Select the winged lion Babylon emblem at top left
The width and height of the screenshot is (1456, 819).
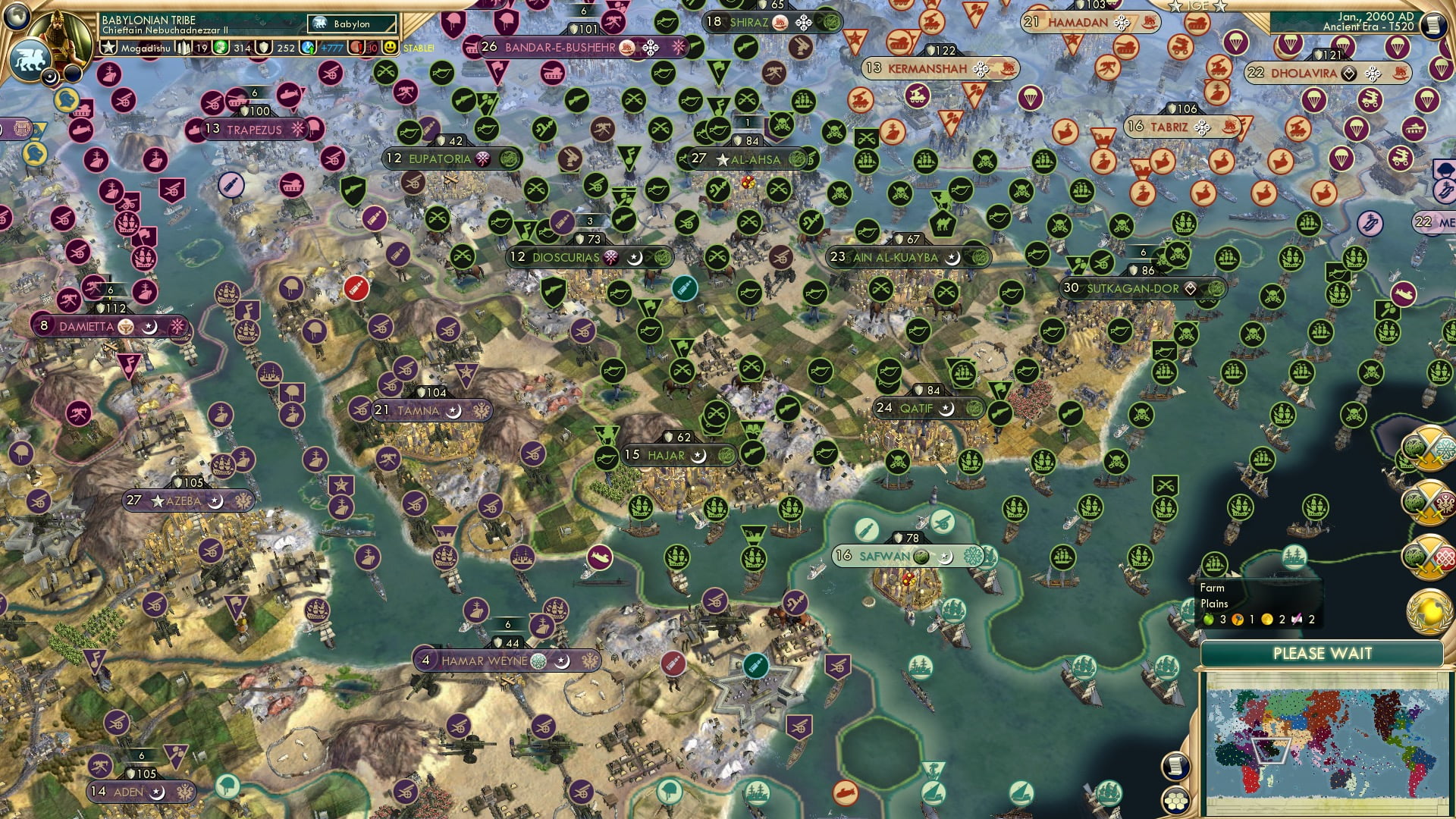pos(31,58)
